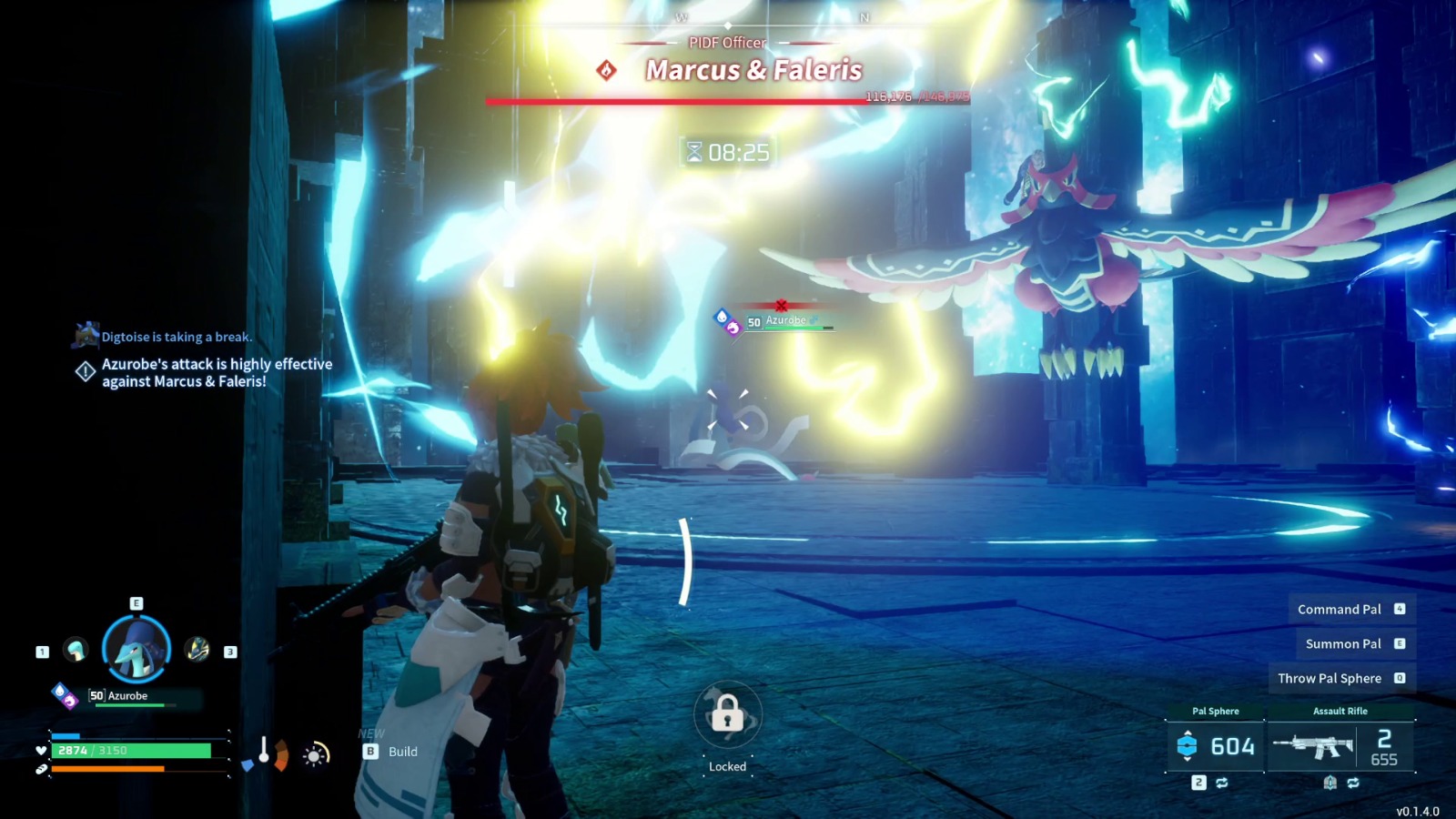Select the Assault Rifle weapon slot
Image resolution: width=1456 pixels, height=819 pixels.
coord(1340,745)
